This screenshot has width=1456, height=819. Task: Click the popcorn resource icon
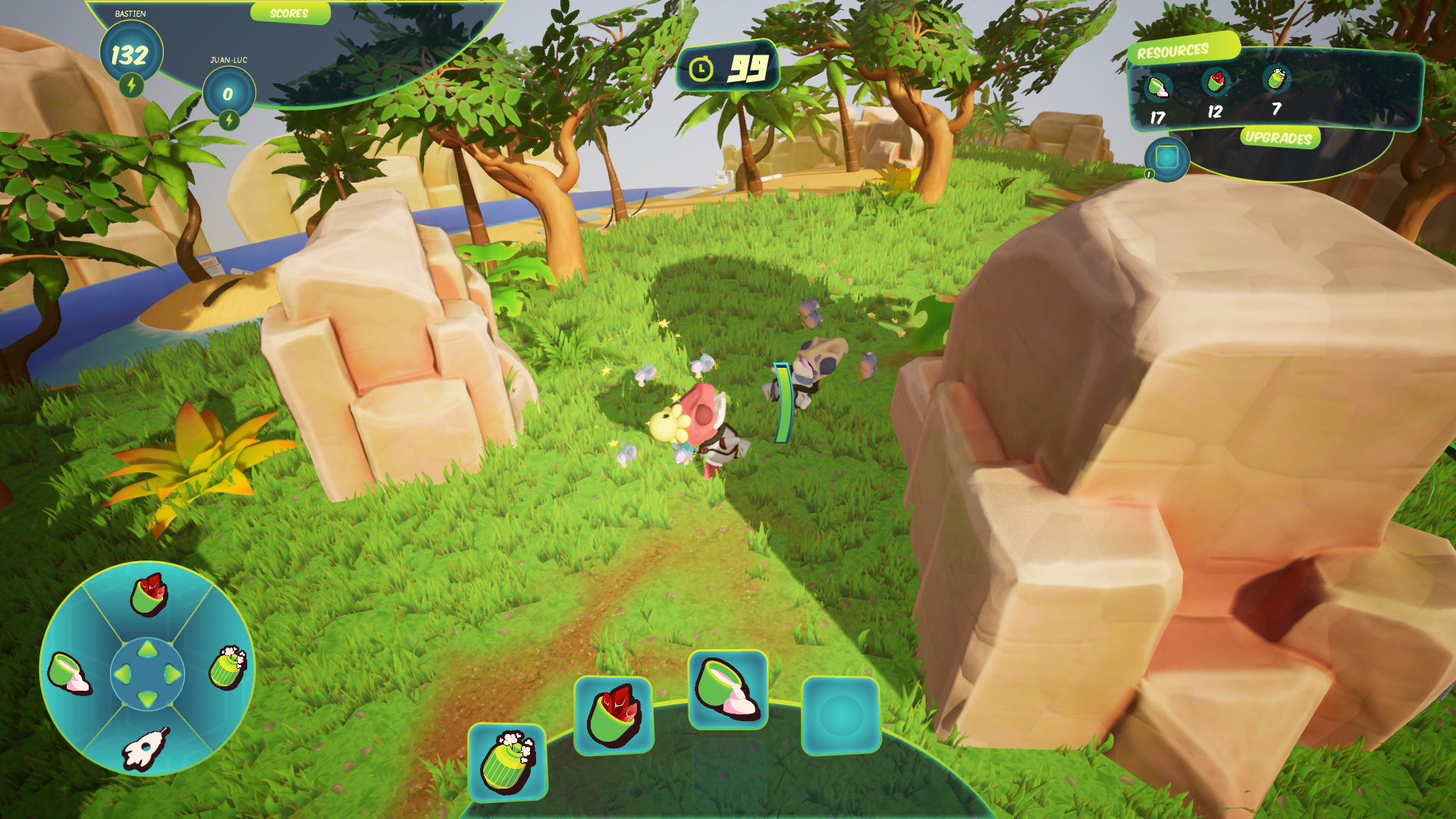coord(1276,79)
